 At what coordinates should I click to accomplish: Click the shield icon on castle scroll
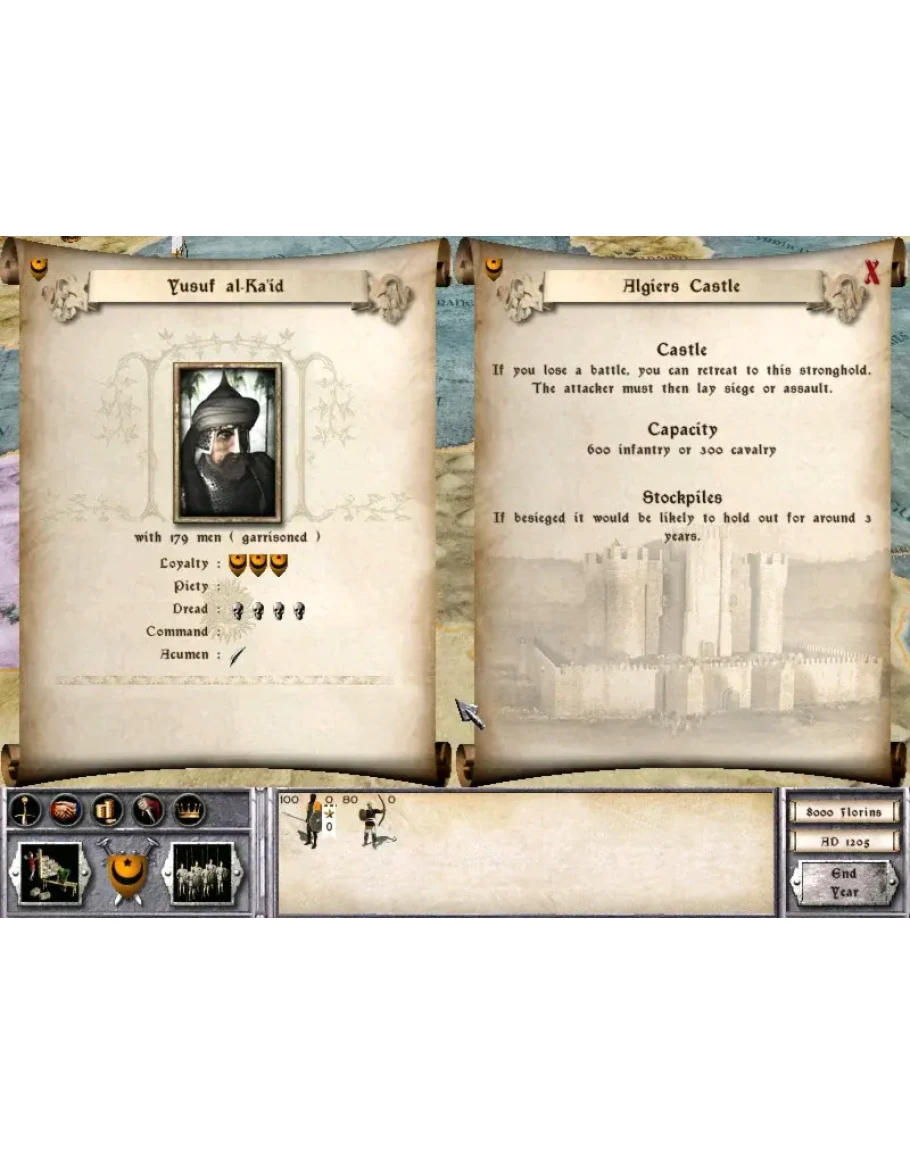click(492, 268)
